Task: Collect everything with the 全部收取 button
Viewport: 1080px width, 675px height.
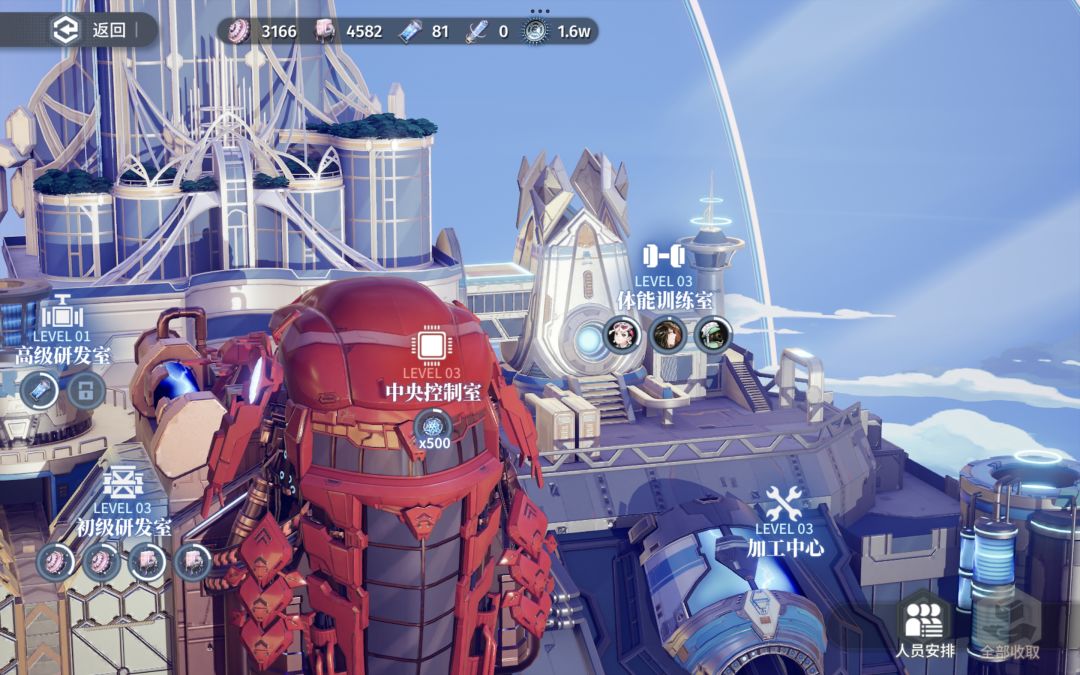Action: coord(1009,628)
